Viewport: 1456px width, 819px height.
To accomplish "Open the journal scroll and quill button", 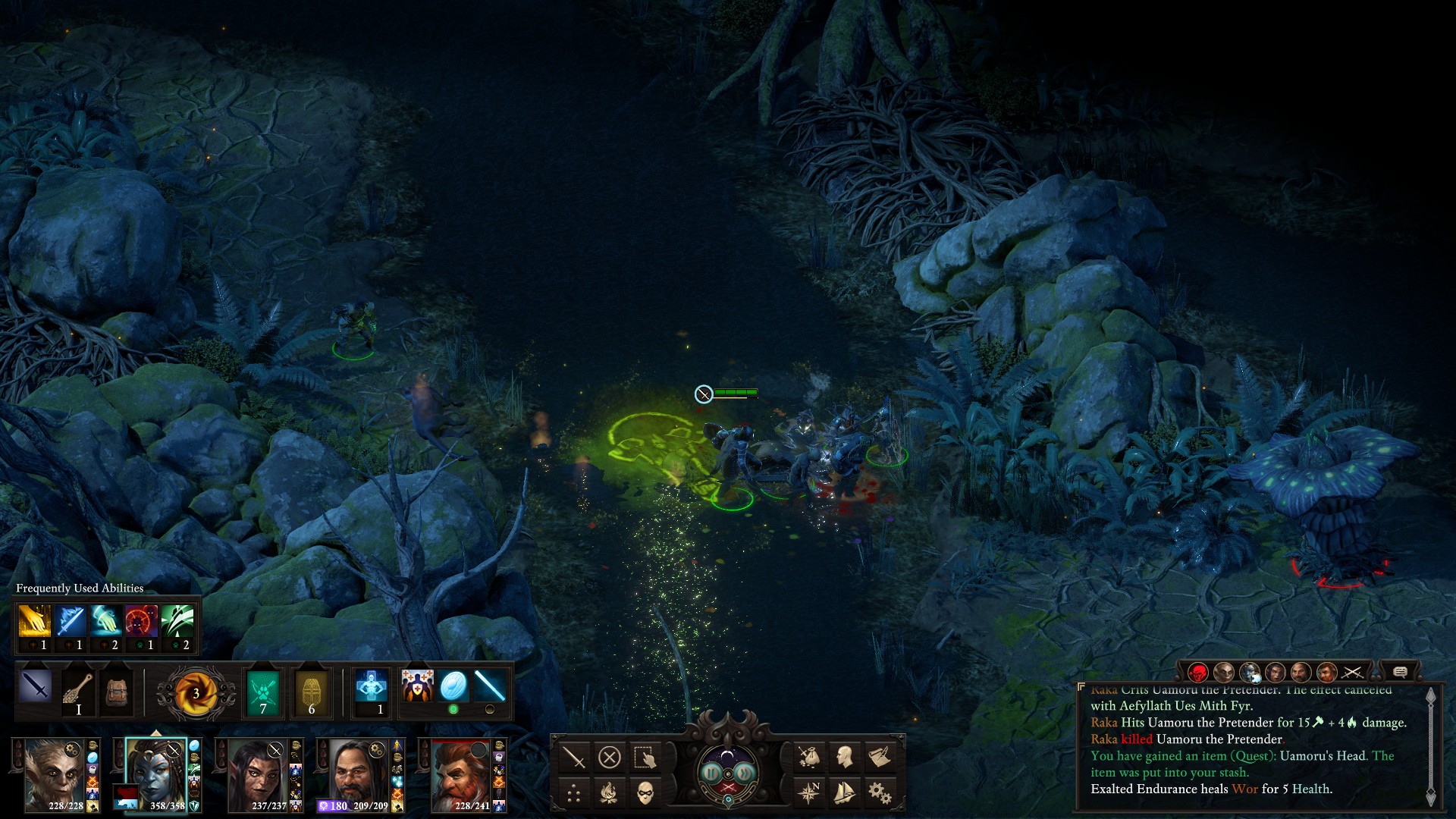I will click(880, 756).
